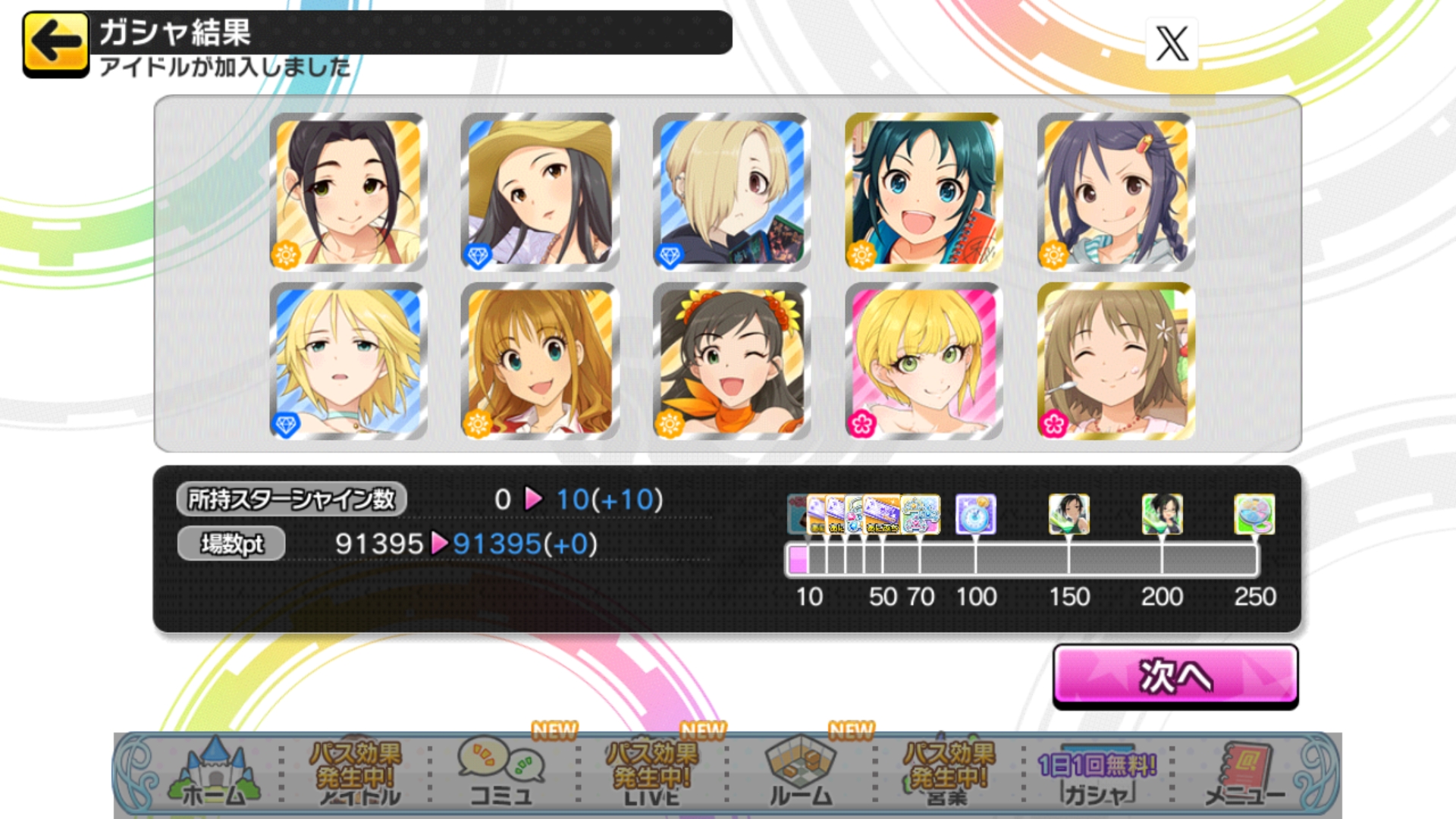This screenshot has height=819, width=1456.
Task: Open the ホーム castle menu
Action: [215, 773]
